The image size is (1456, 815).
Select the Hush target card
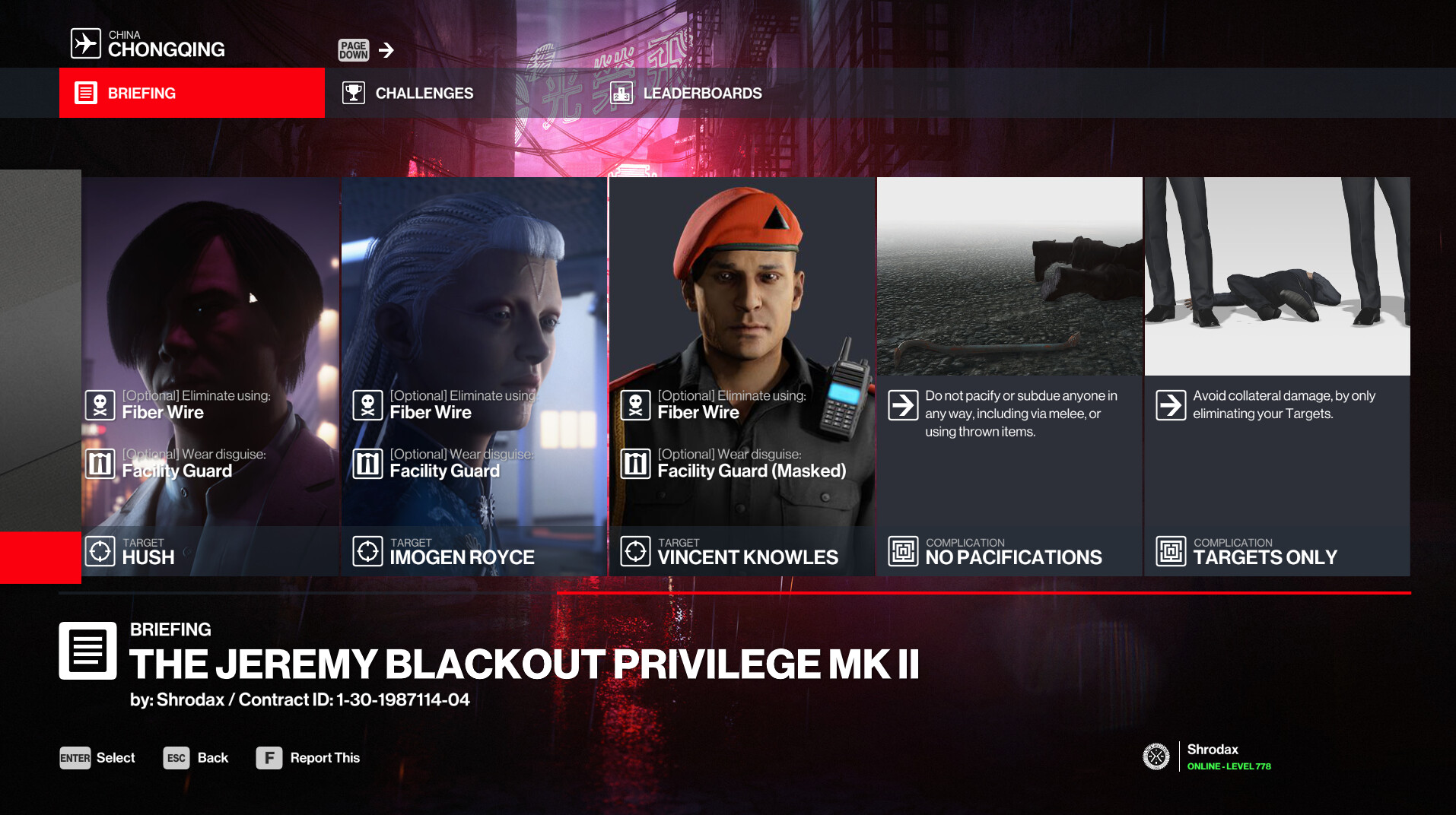pyautogui.click(x=210, y=376)
